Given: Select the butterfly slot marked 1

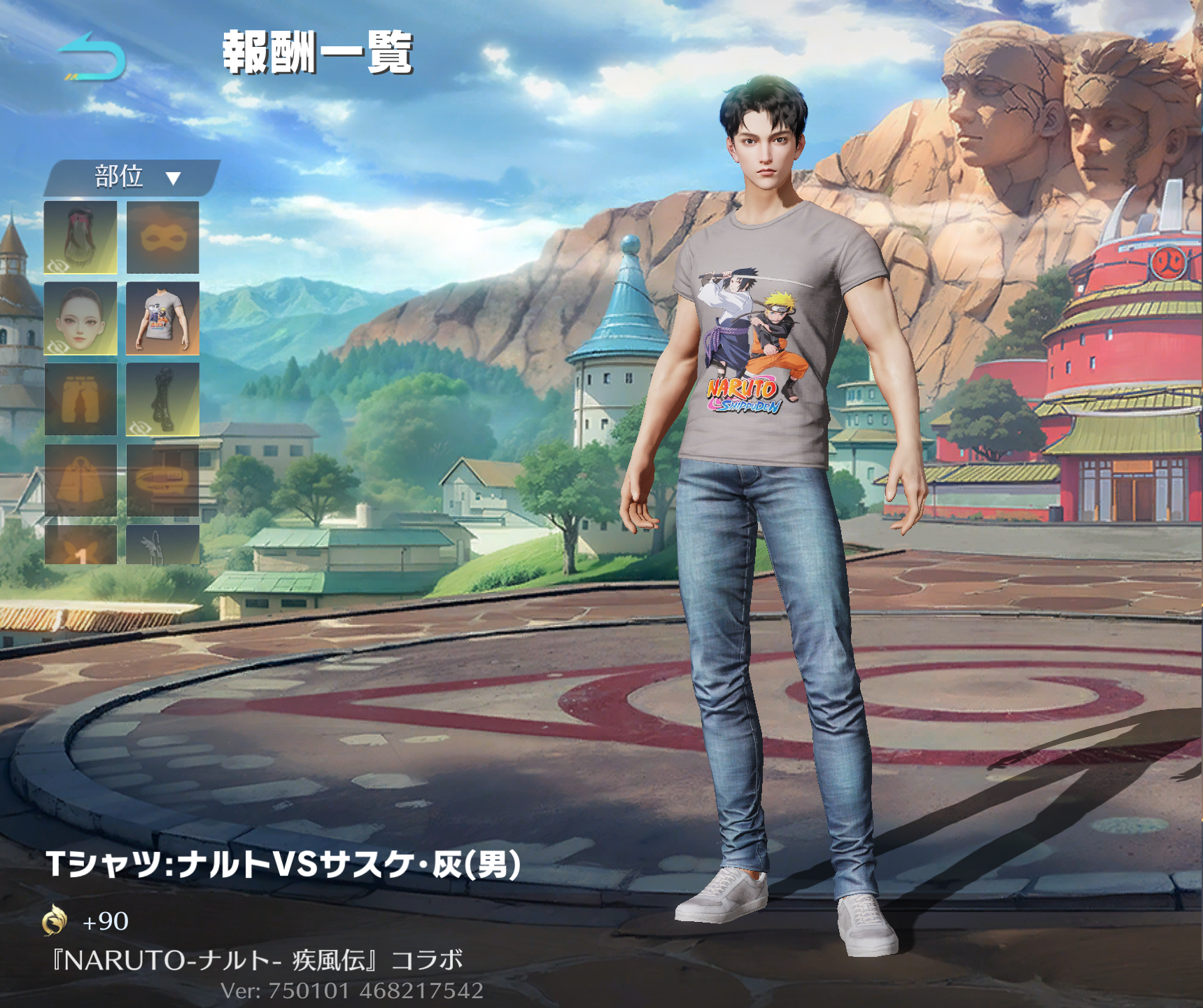Looking at the screenshot, I should [80, 546].
